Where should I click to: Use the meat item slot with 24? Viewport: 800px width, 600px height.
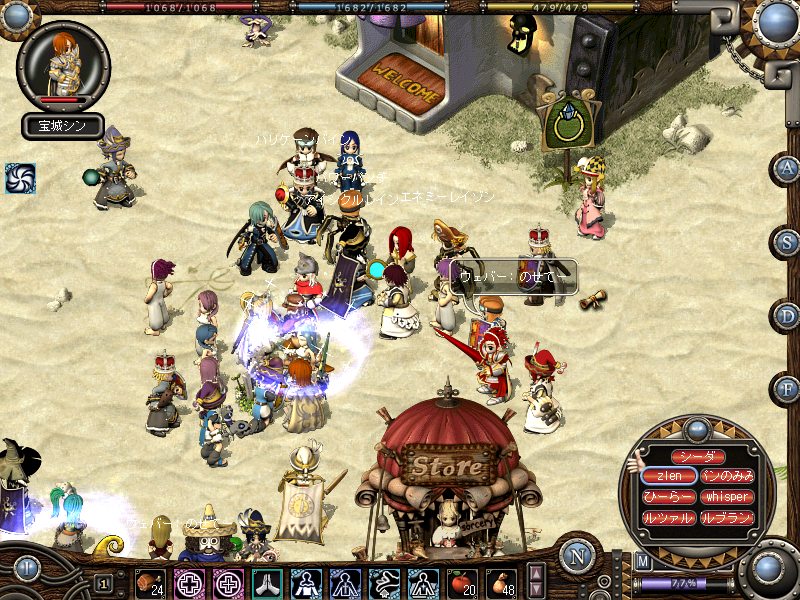(150, 582)
